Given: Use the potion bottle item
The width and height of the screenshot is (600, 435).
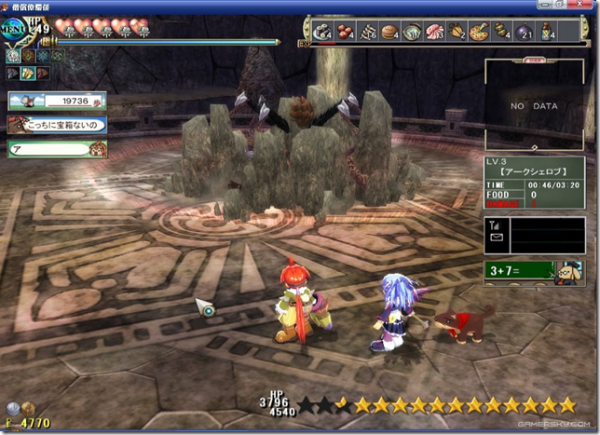Looking at the screenshot, I should point(545,31).
